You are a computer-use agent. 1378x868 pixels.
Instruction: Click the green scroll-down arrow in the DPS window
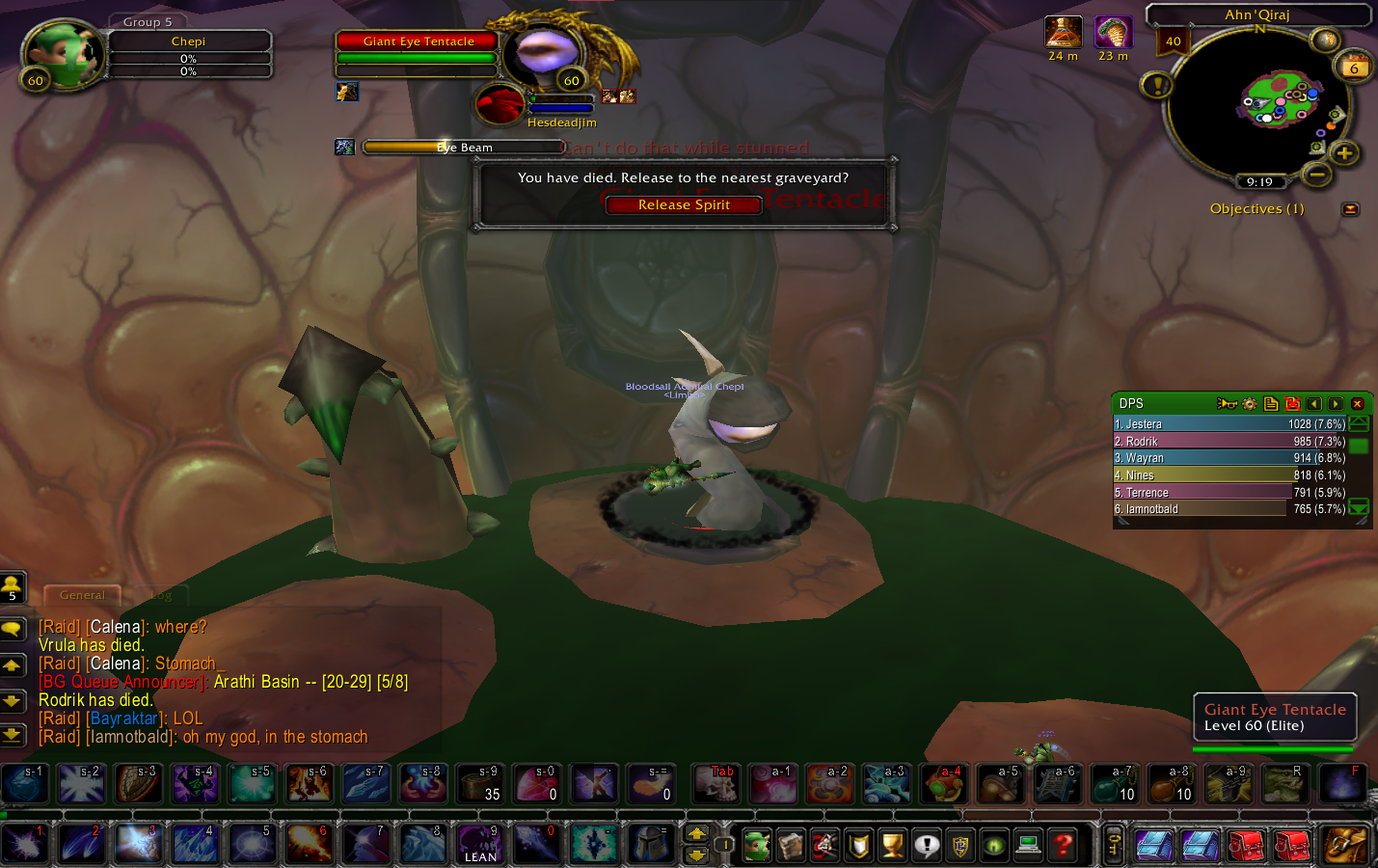[1358, 505]
